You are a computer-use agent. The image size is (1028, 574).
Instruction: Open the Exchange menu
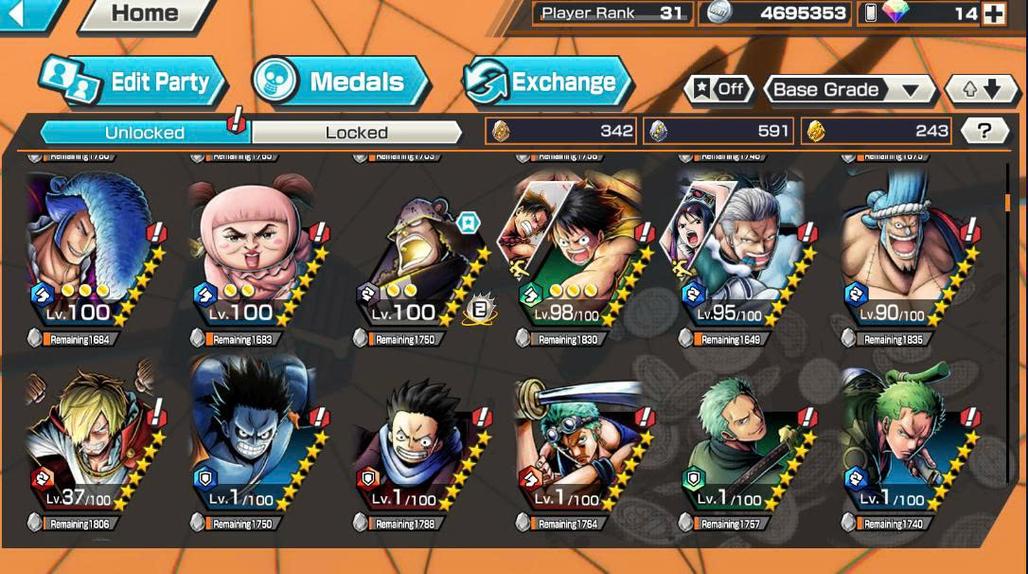point(547,83)
